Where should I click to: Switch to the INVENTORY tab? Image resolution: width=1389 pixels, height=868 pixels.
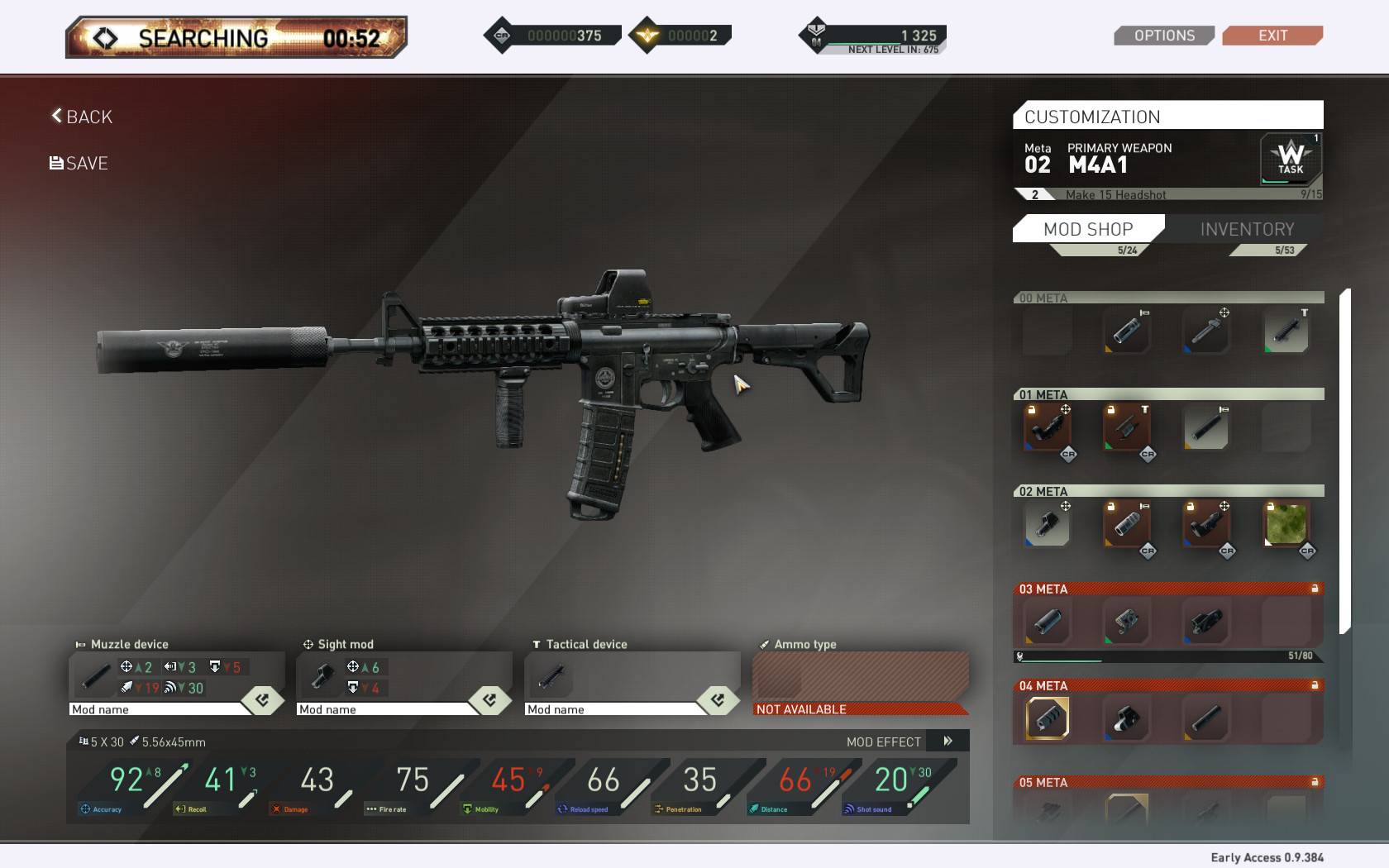[x=1247, y=229]
